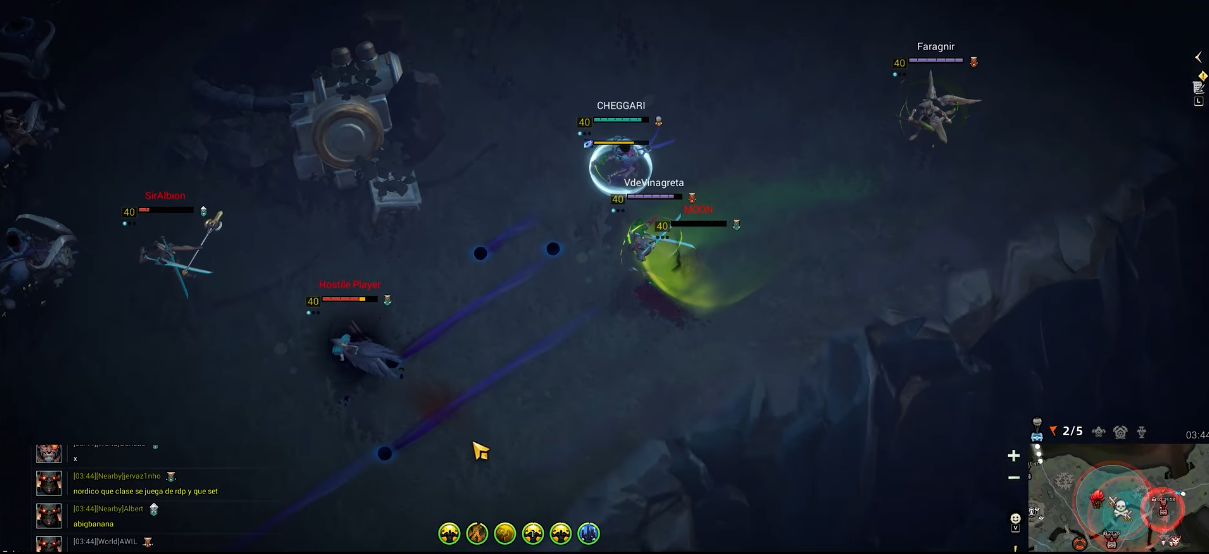Select the golden fist buff icon
The image size is (1209, 554).
tap(505, 534)
